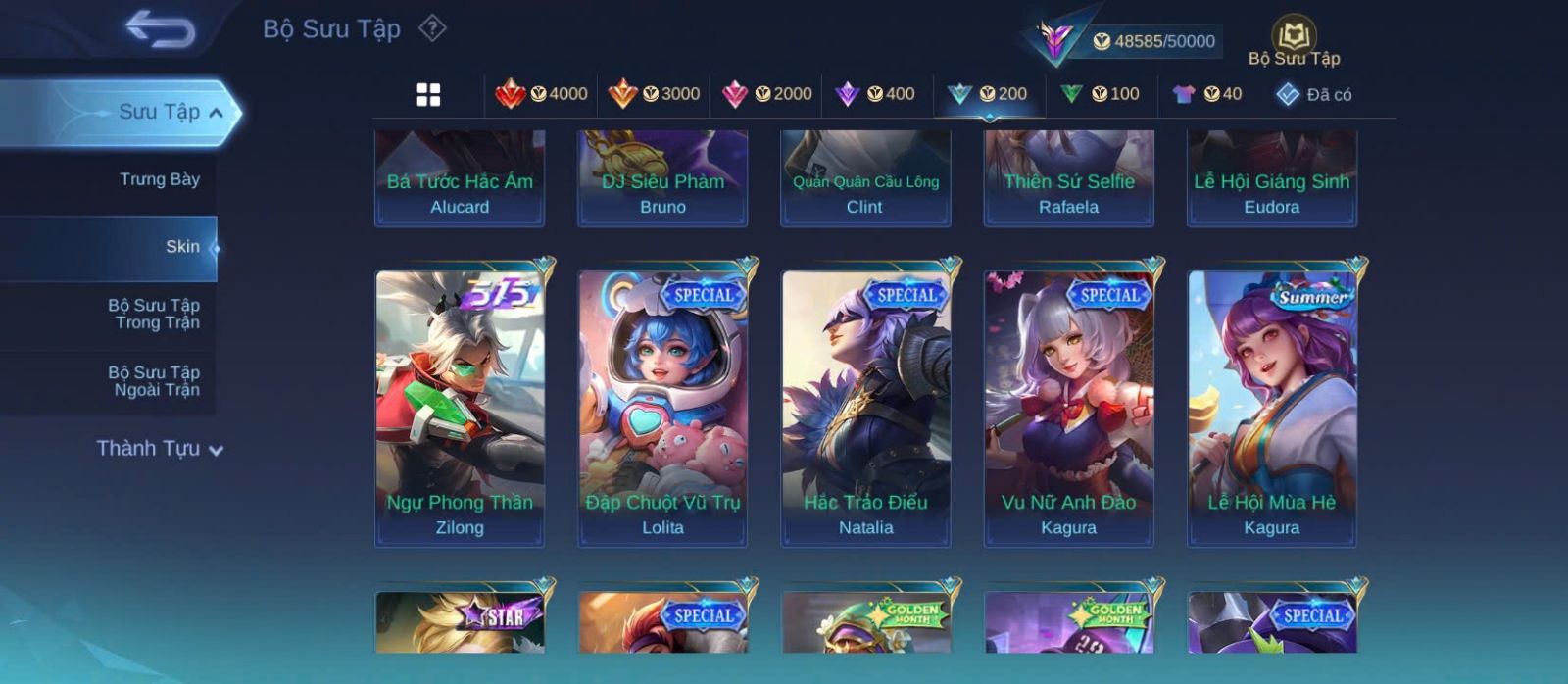
Task: Choose Natalia Hắc Trảo Điểu skin card
Action: pos(865,408)
